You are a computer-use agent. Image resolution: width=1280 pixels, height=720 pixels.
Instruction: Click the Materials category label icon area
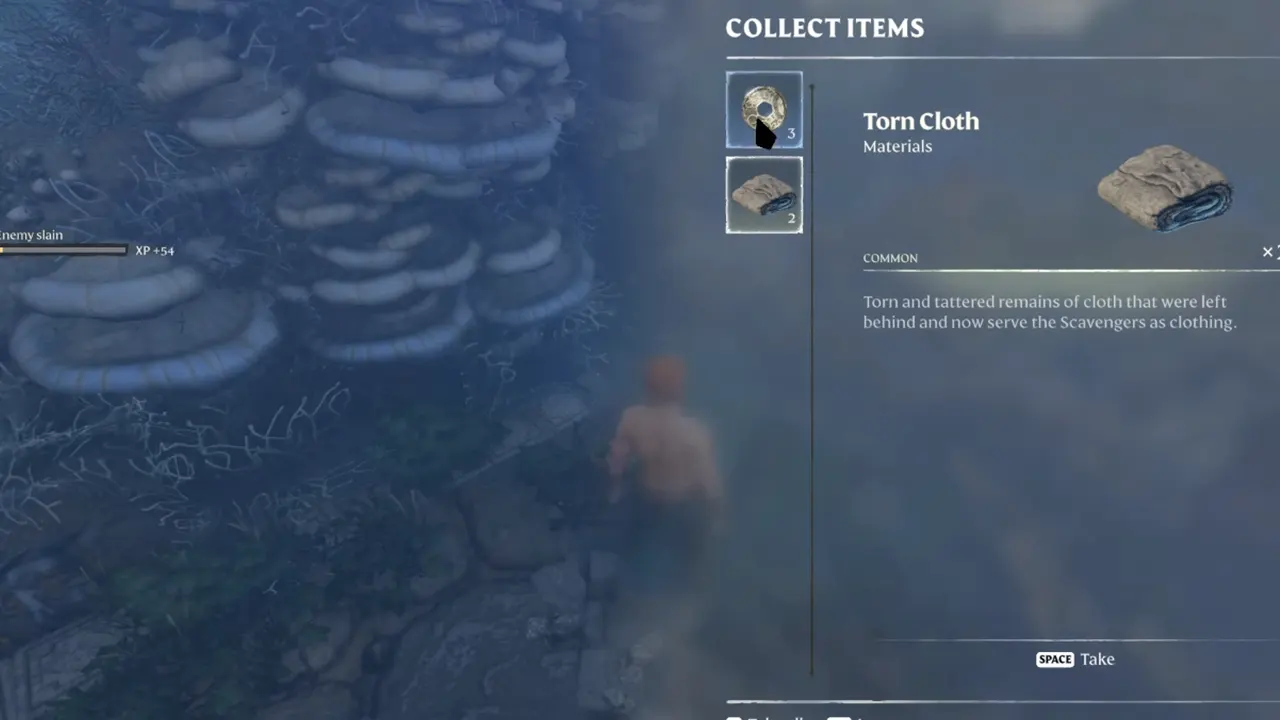[897, 146]
